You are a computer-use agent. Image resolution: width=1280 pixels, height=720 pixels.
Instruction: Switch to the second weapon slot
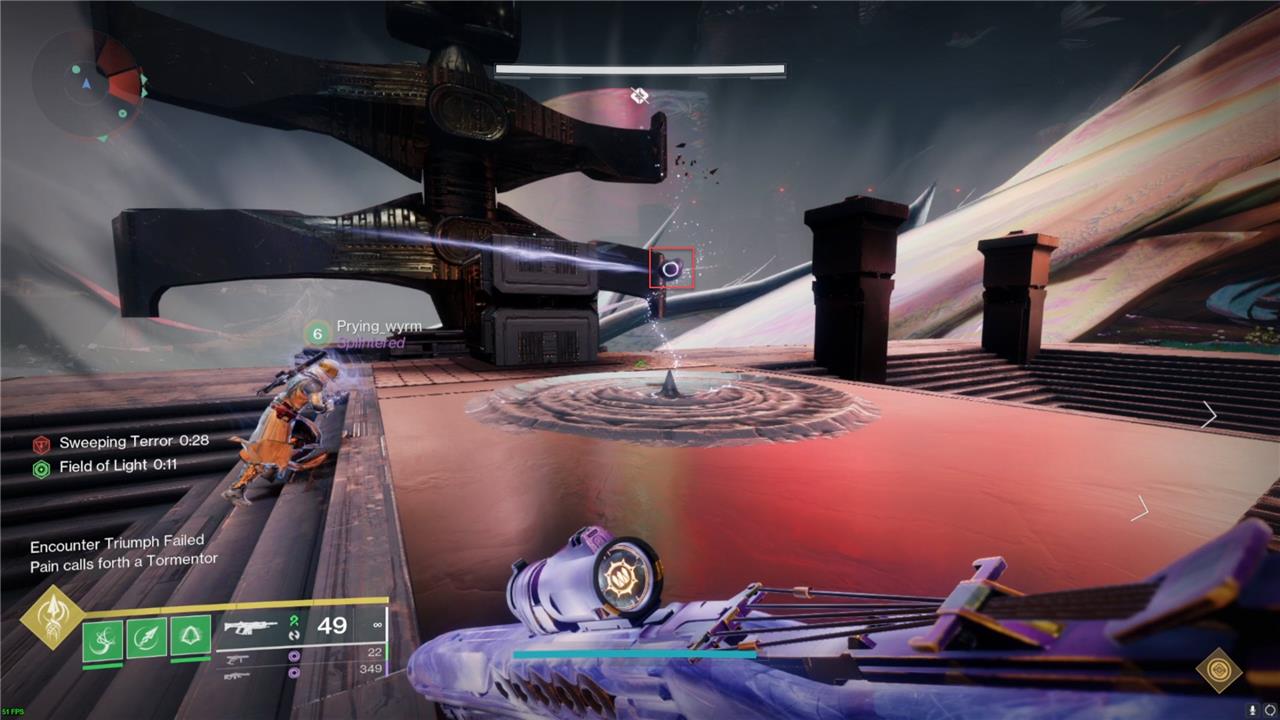click(238, 658)
